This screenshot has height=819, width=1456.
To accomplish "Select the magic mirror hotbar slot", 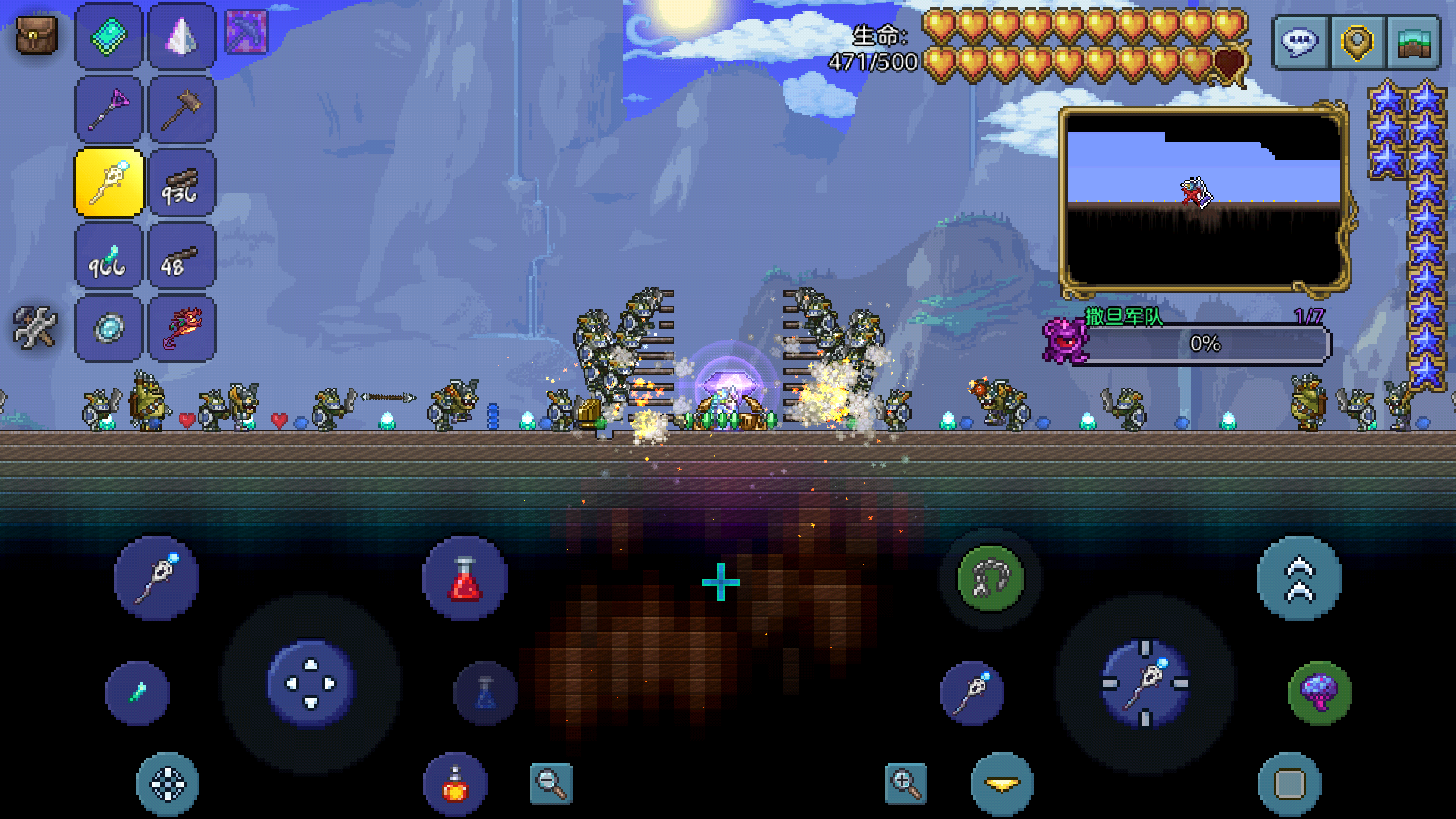I will pos(109,329).
